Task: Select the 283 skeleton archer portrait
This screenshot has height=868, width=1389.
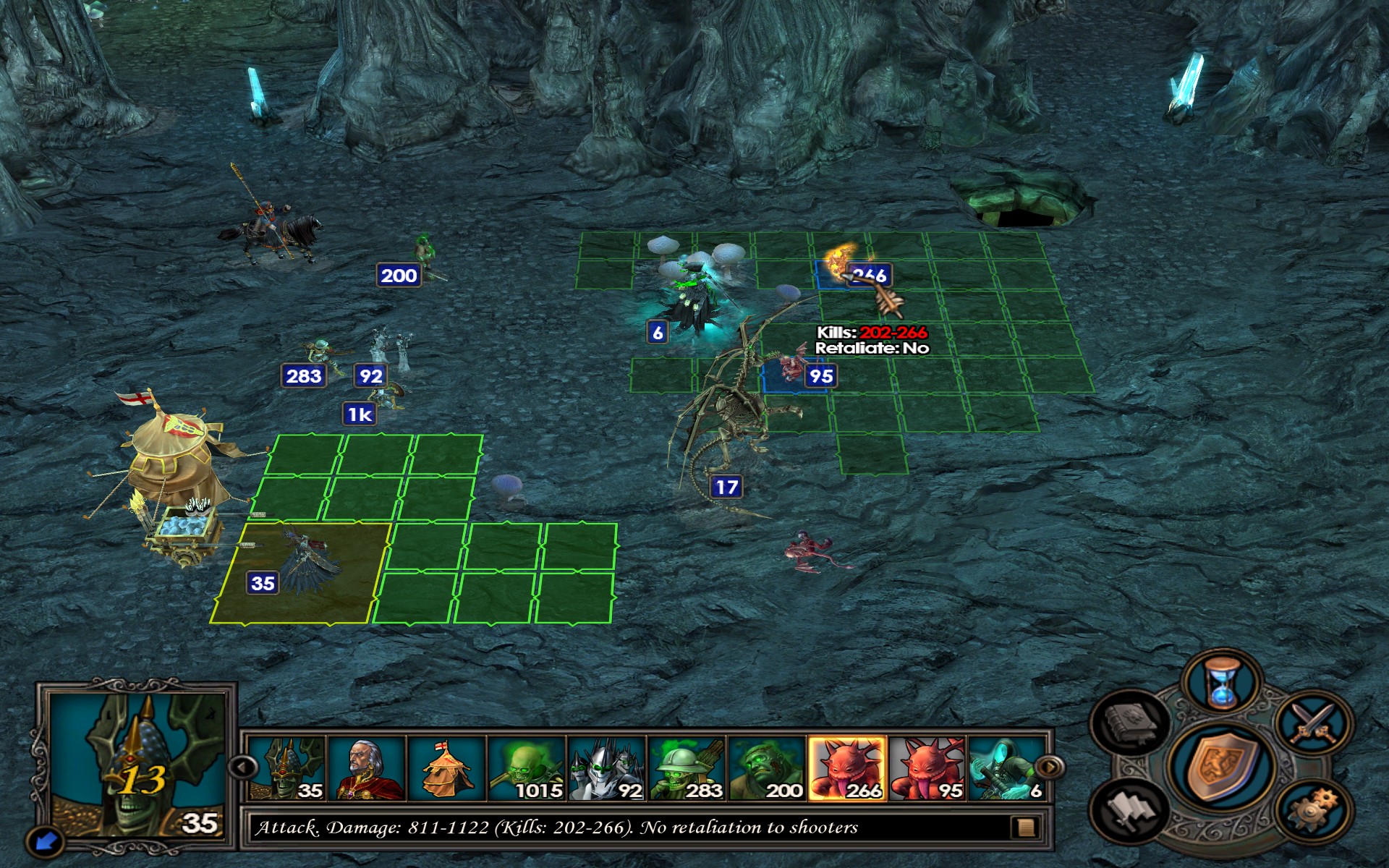Action: click(x=687, y=768)
